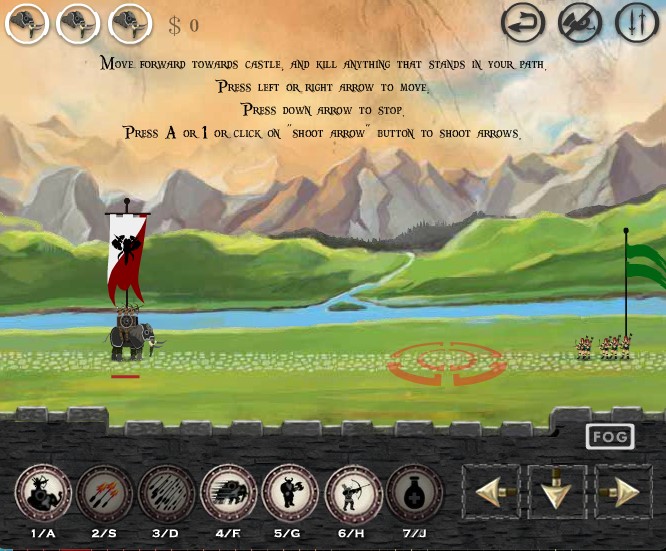Use the 4/F charging elephant ability

[x=229, y=493]
